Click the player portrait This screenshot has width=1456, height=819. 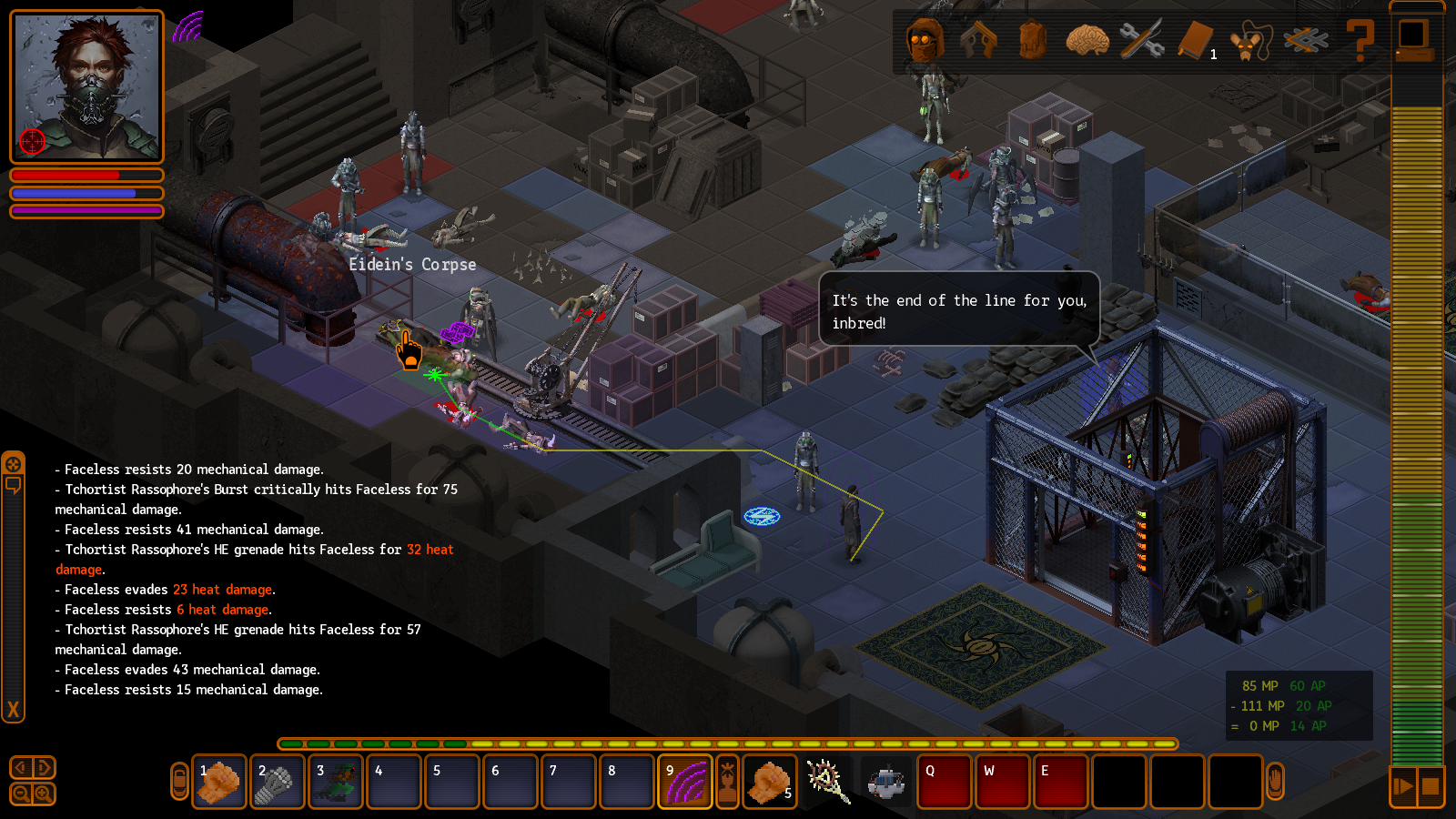(x=86, y=87)
